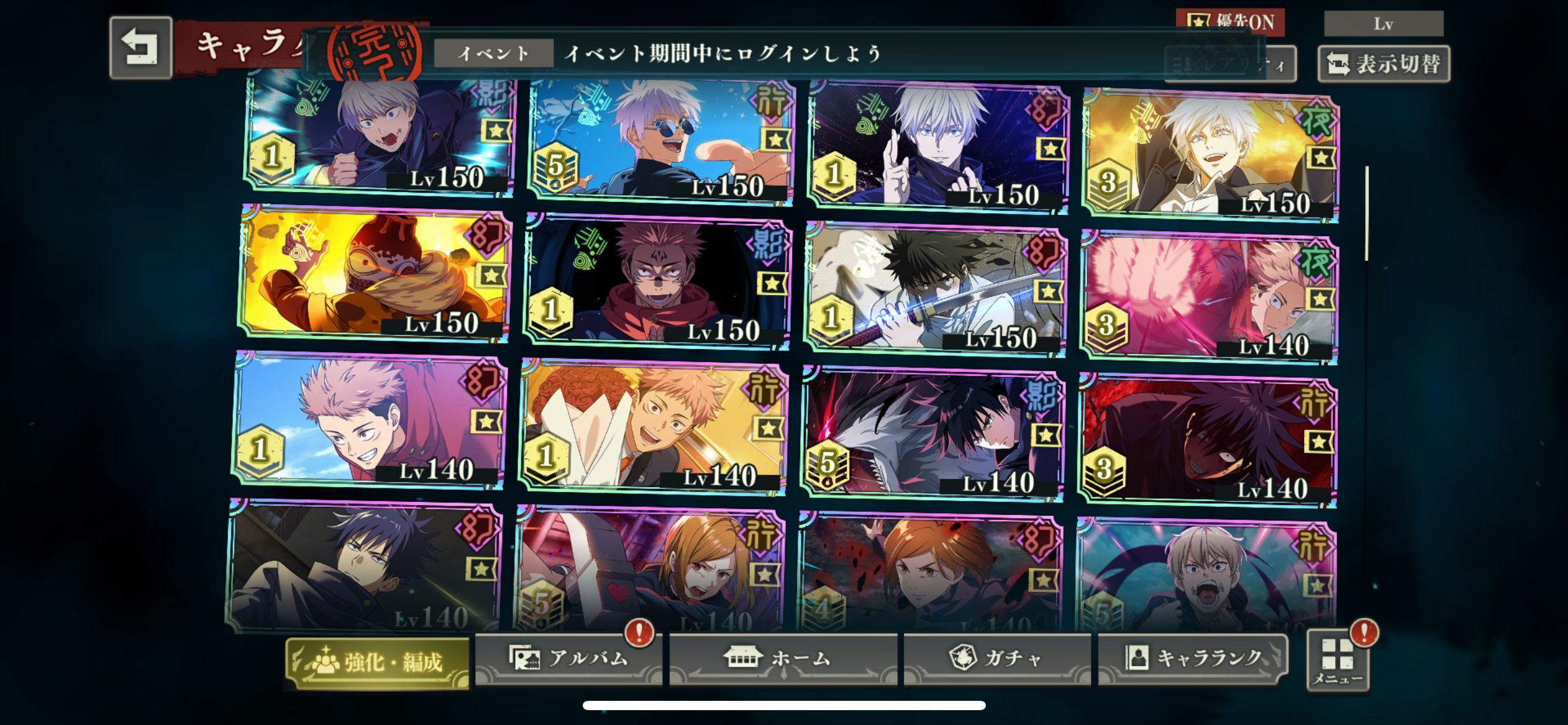Select the Megumi card with white wolf shikigami
Viewport: 1568px width, 725px height.
932,434
